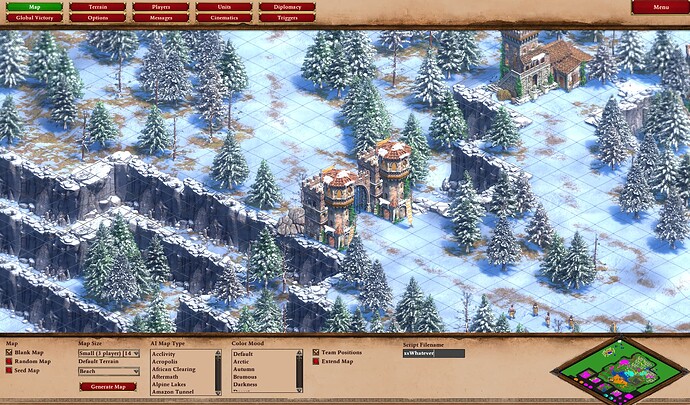The image size is (690, 405).
Task: Select the Triggers tab
Action: [x=287, y=18]
